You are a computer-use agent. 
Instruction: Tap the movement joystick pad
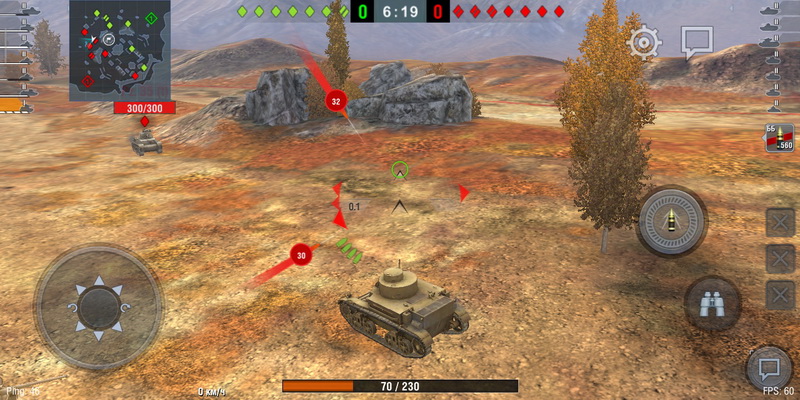tap(98, 306)
